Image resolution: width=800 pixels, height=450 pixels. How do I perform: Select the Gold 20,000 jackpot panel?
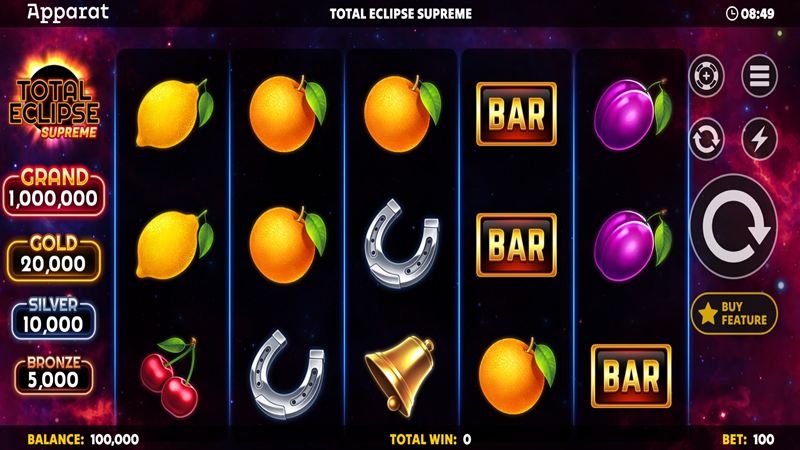pyautogui.click(x=56, y=257)
